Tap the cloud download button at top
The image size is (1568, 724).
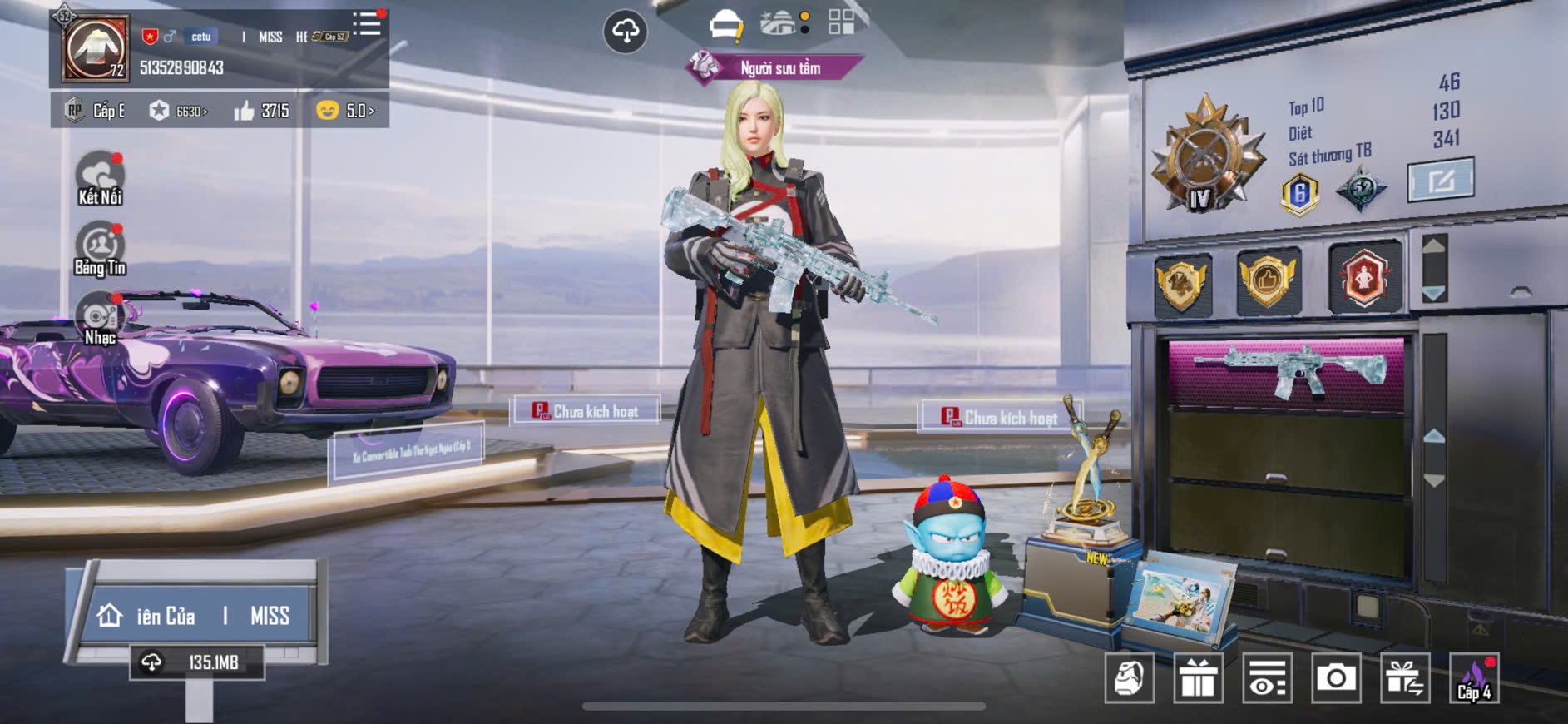click(x=625, y=32)
